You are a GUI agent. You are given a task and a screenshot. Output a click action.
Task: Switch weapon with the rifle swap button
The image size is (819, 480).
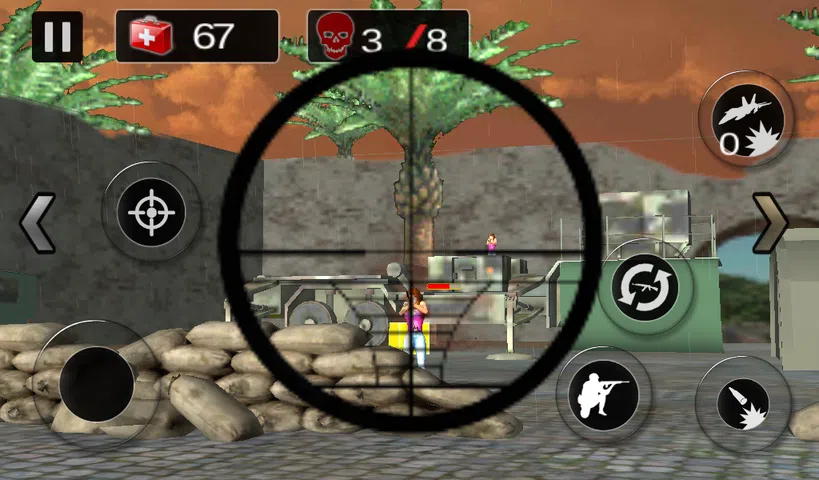click(645, 285)
